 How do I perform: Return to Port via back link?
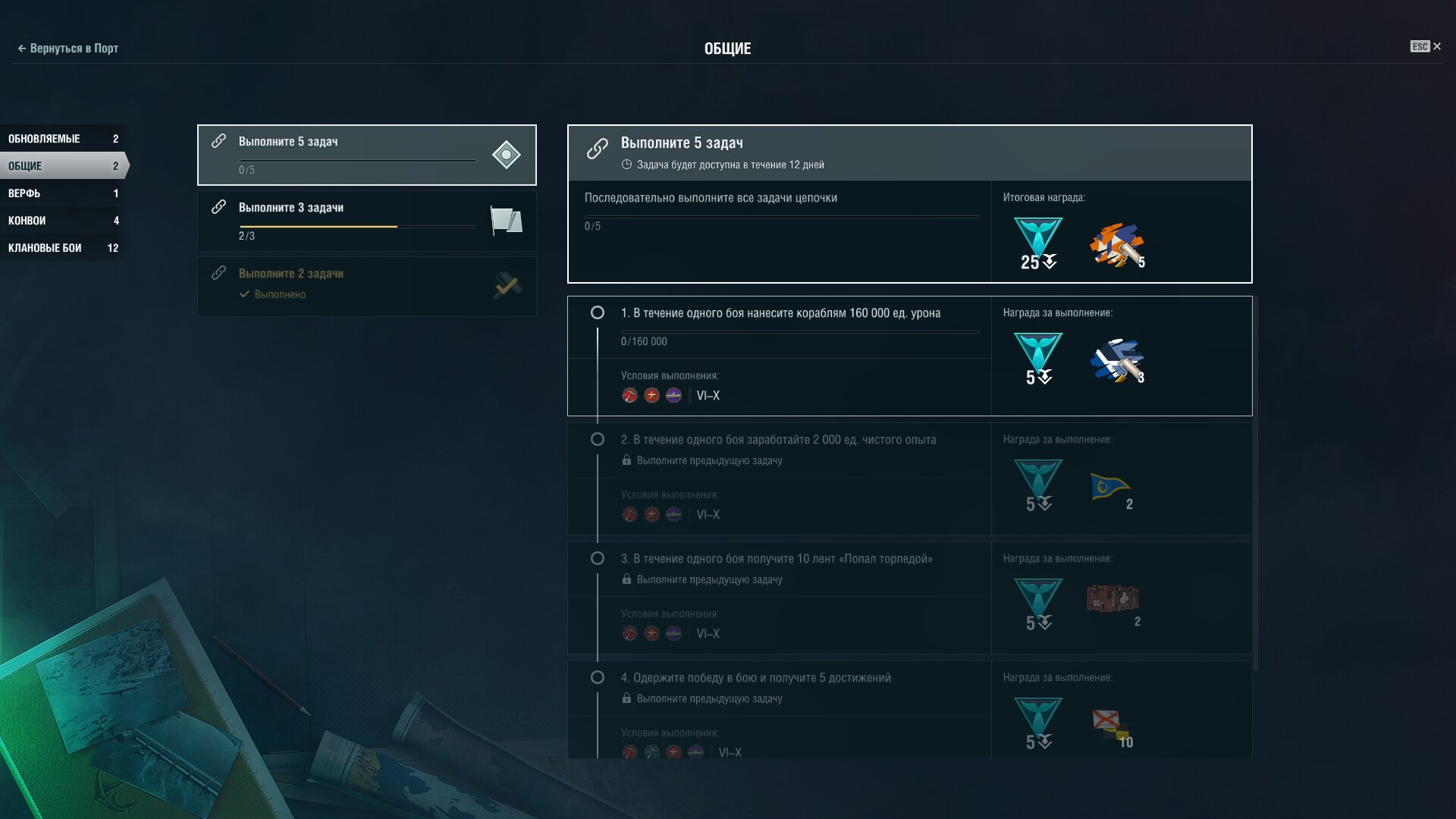point(68,49)
